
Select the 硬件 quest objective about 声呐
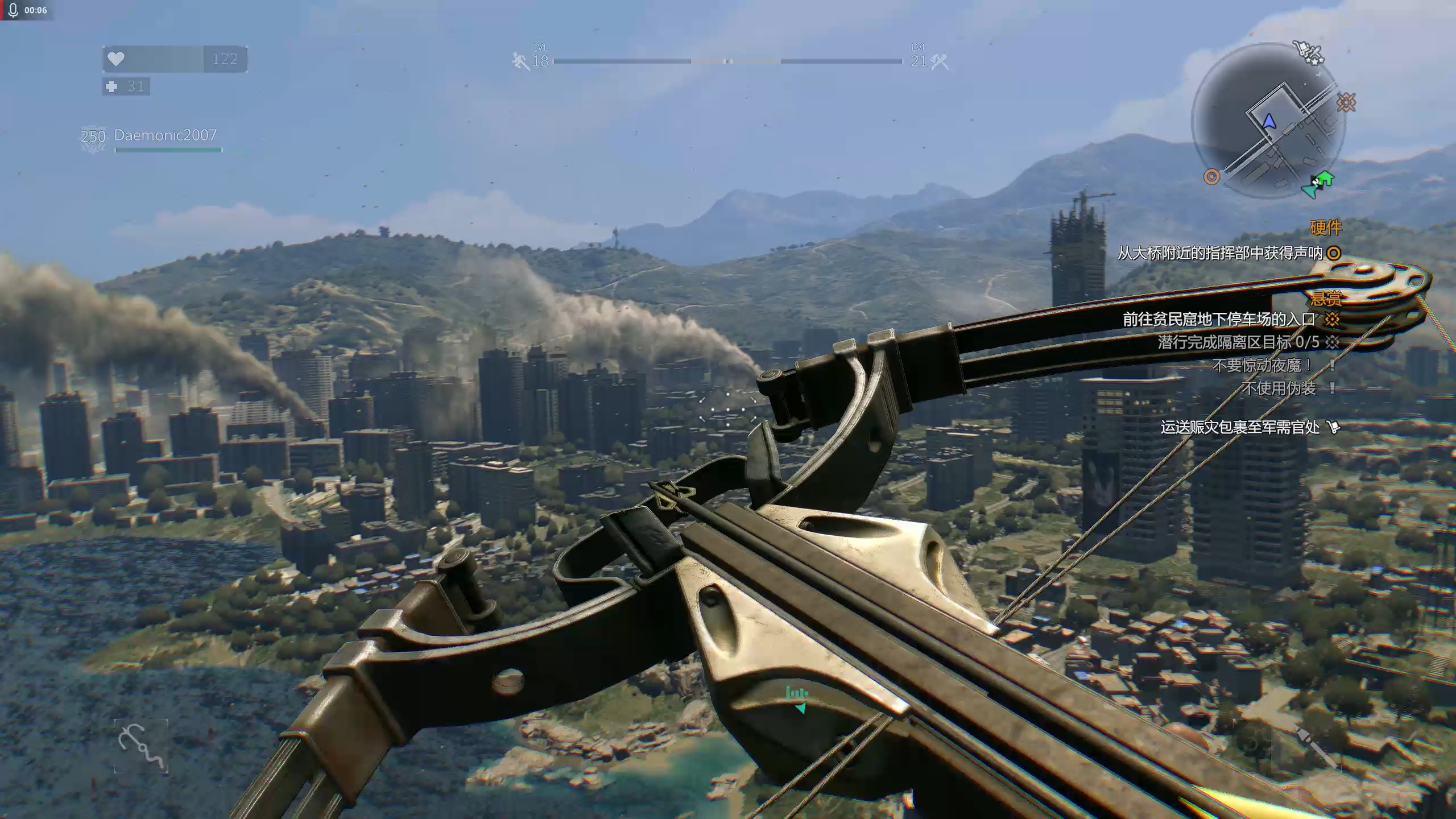1221,253
